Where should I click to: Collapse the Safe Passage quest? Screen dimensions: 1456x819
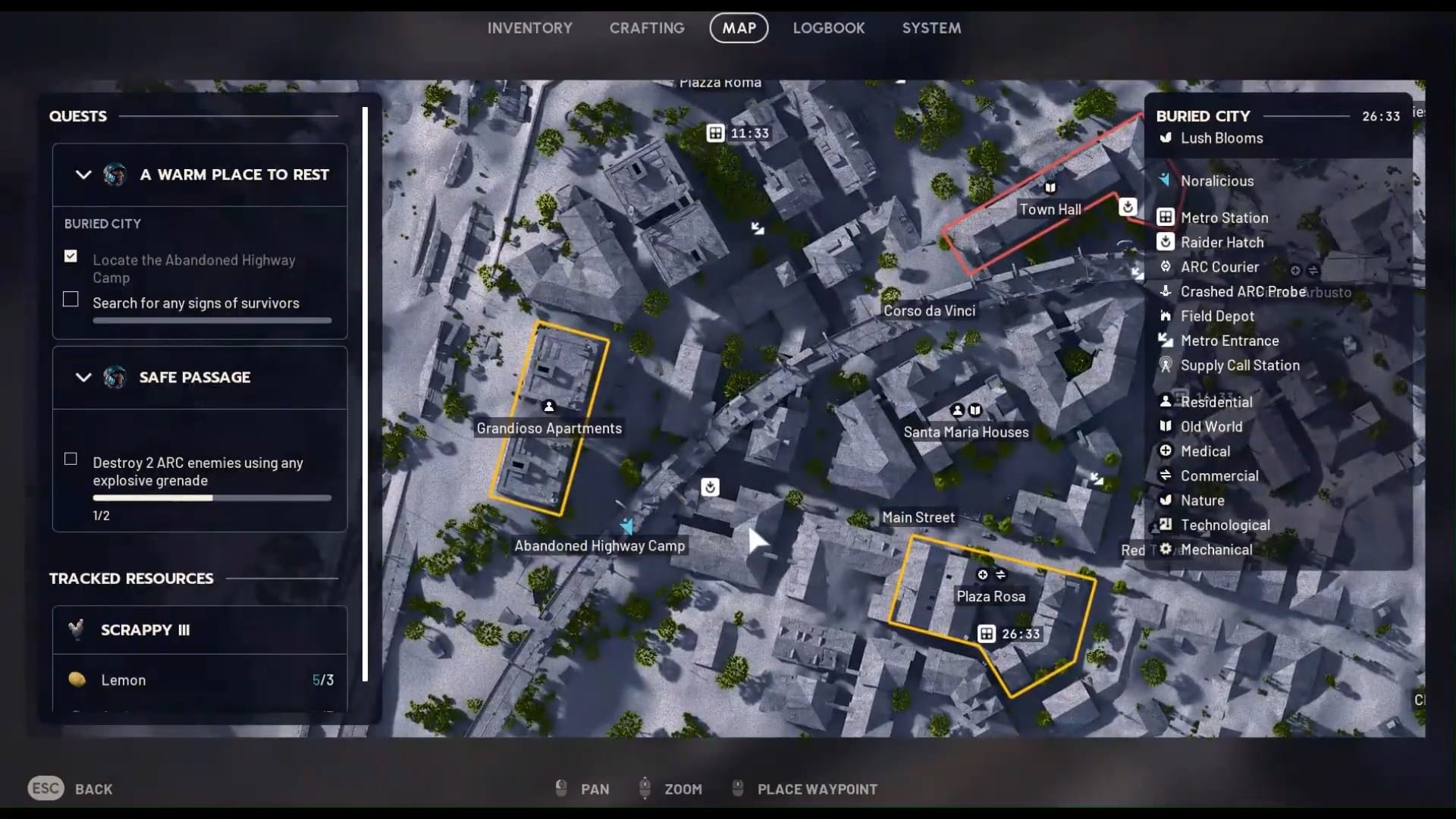[83, 377]
